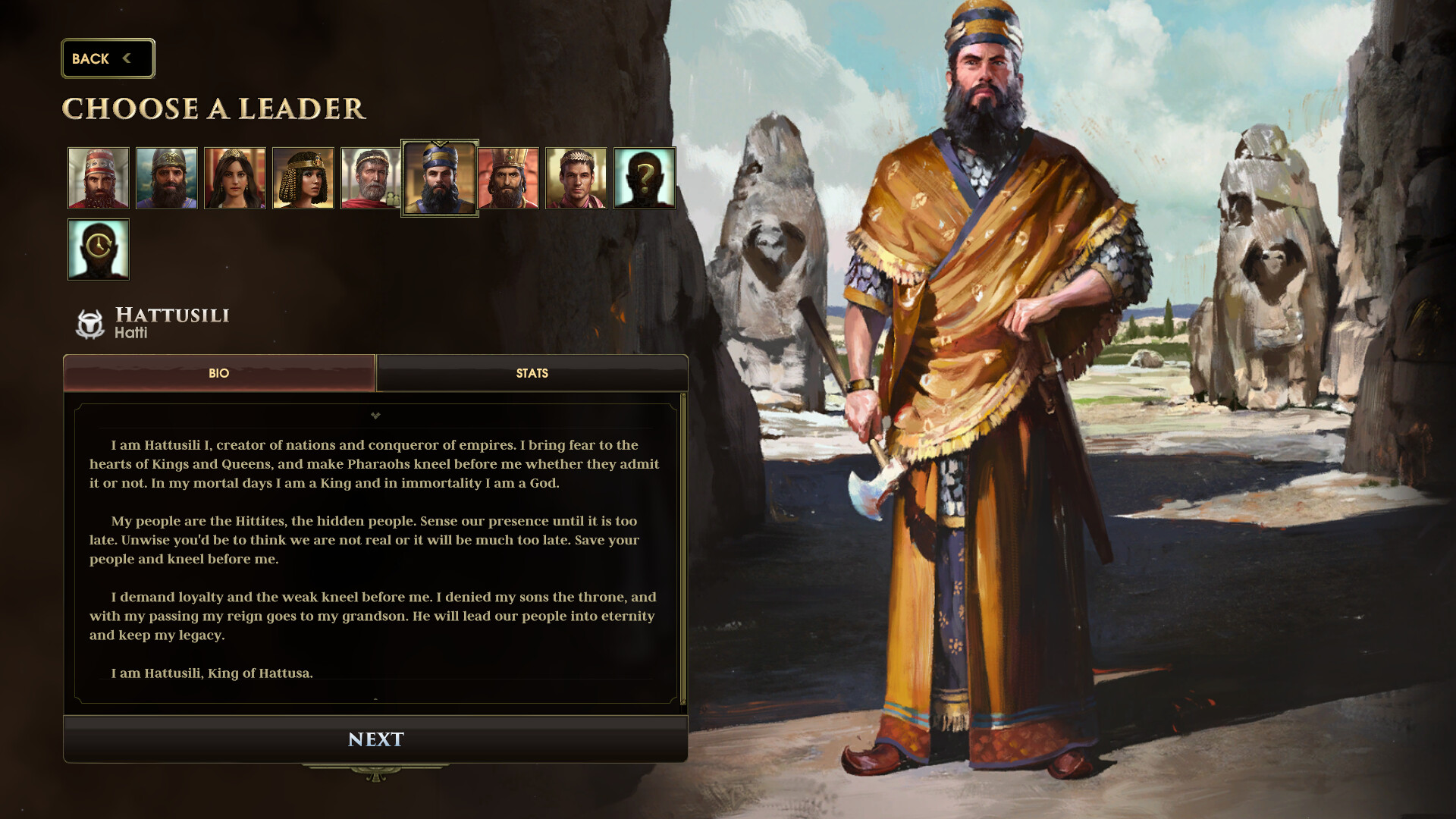This screenshot has width=1456, height=819.
Task: Switch to the STATS tab
Action: click(x=532, y=373)
